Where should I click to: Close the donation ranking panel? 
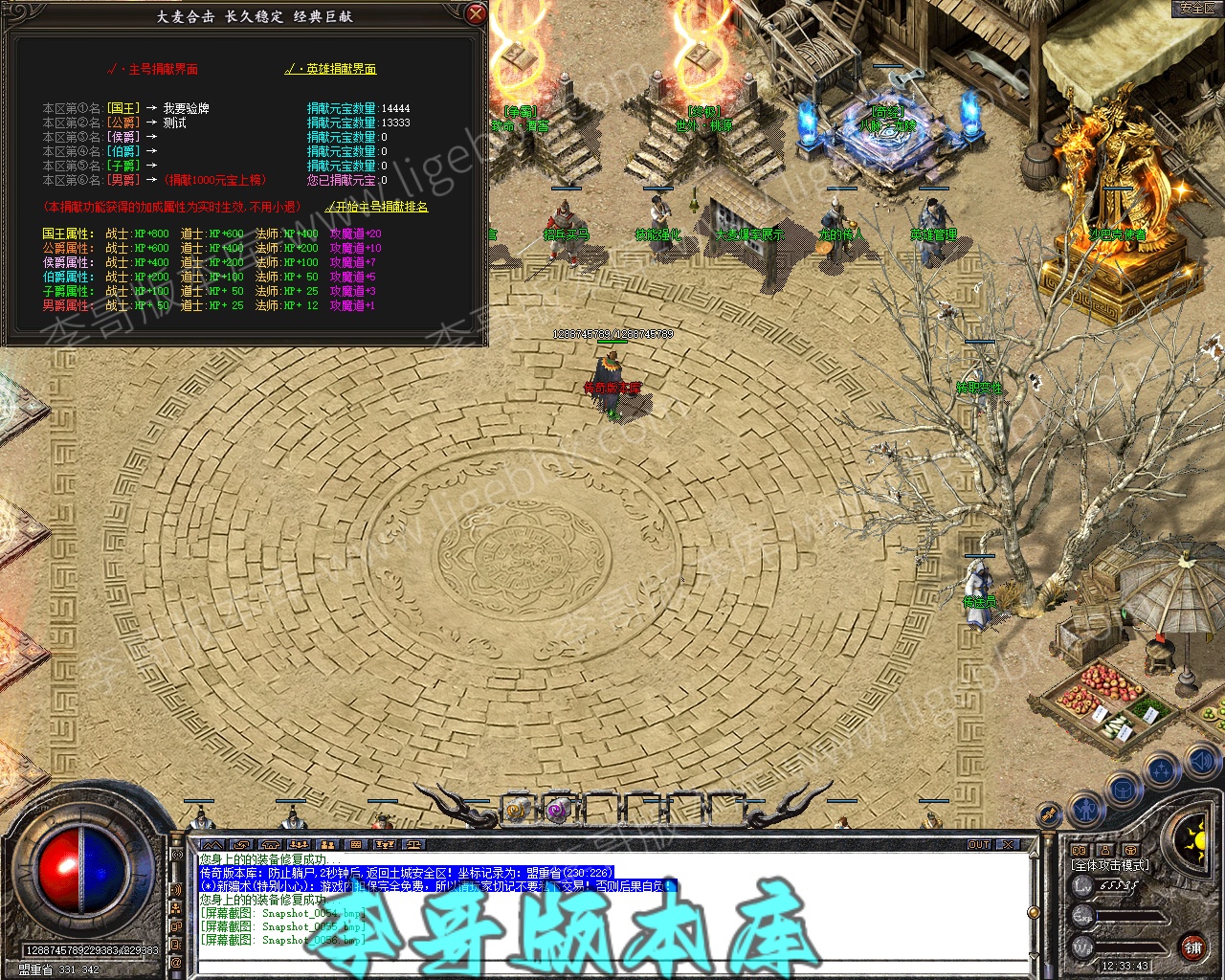point(476,14)
